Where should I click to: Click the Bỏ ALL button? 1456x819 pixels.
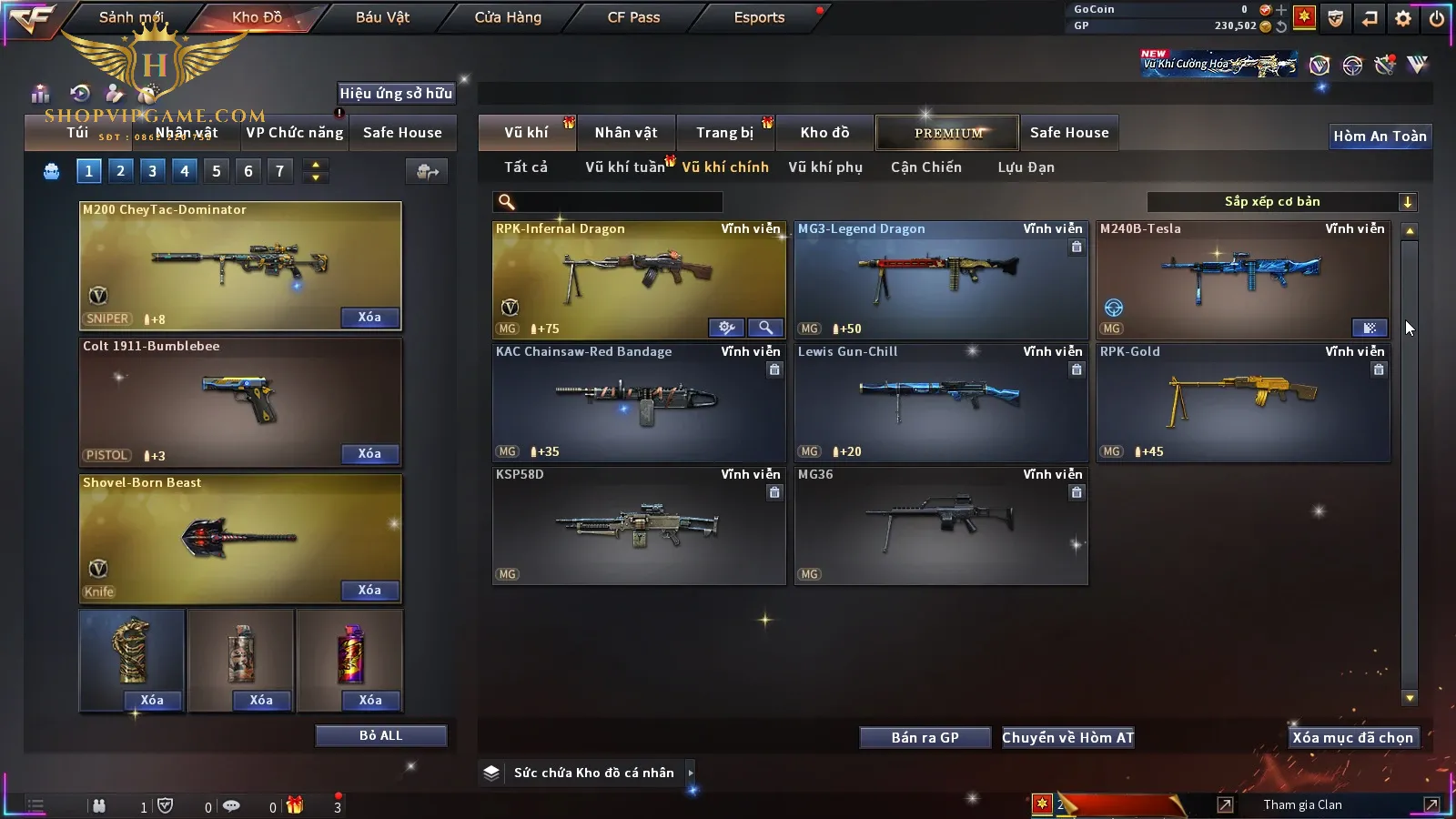(380, 735)
